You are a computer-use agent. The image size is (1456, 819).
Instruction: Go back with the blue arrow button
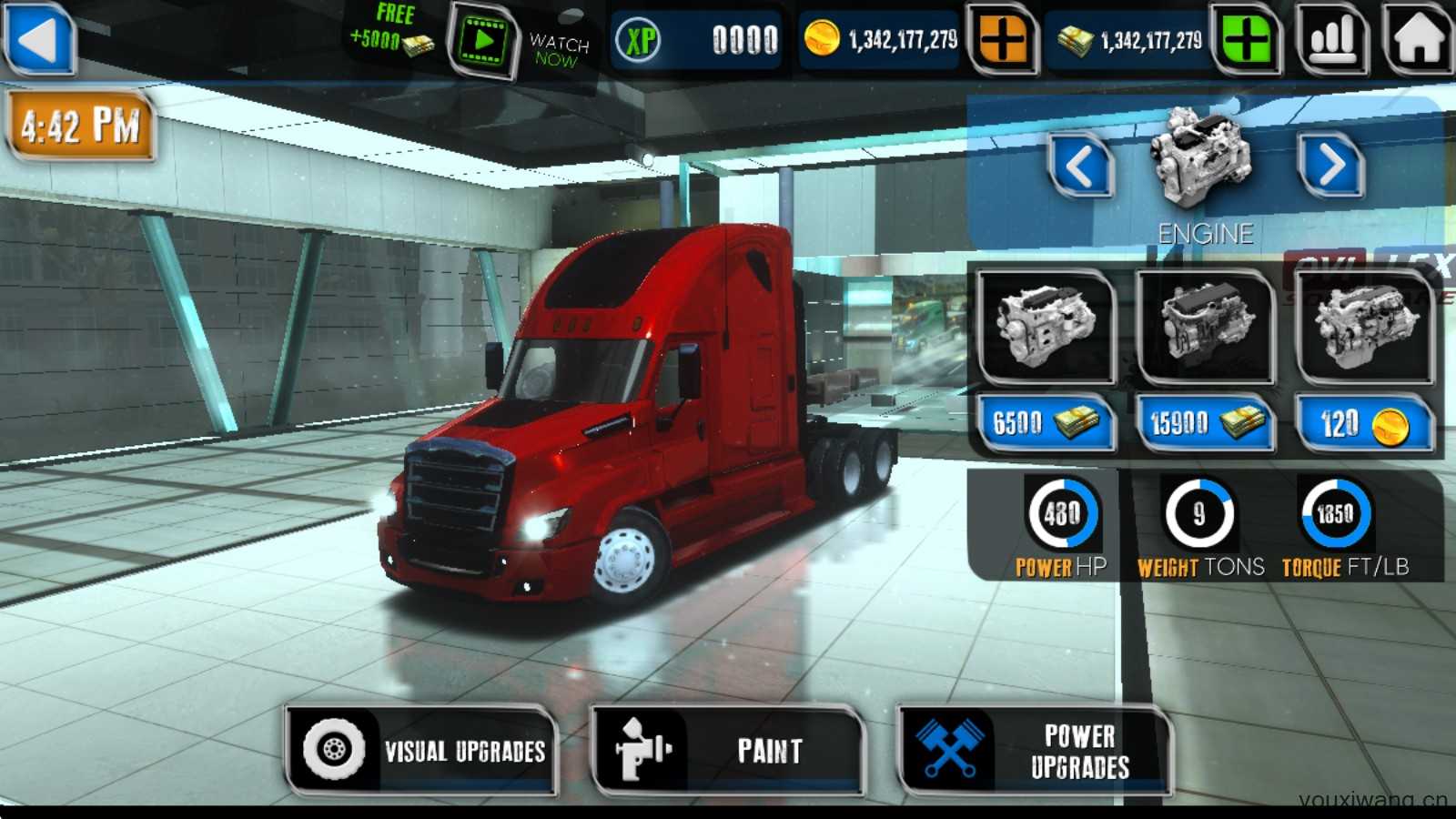(x=39, y=39)
